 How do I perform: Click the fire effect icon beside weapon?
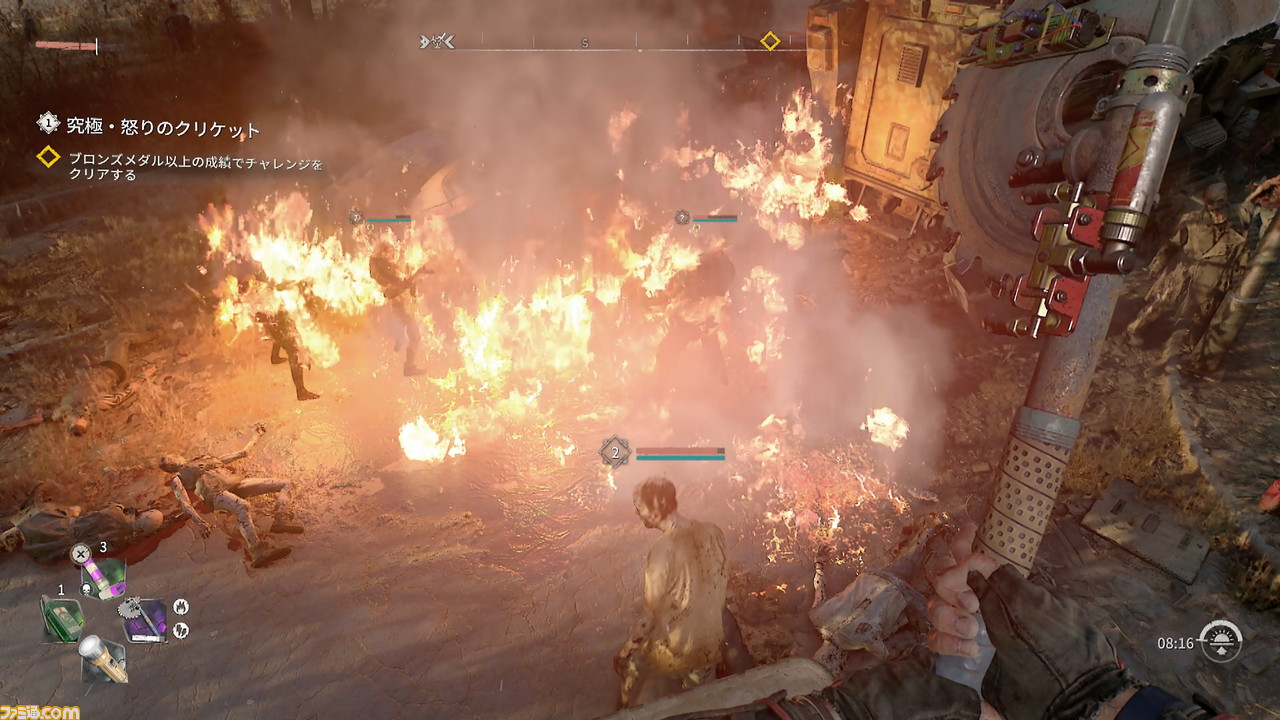(x=181, y=607)
